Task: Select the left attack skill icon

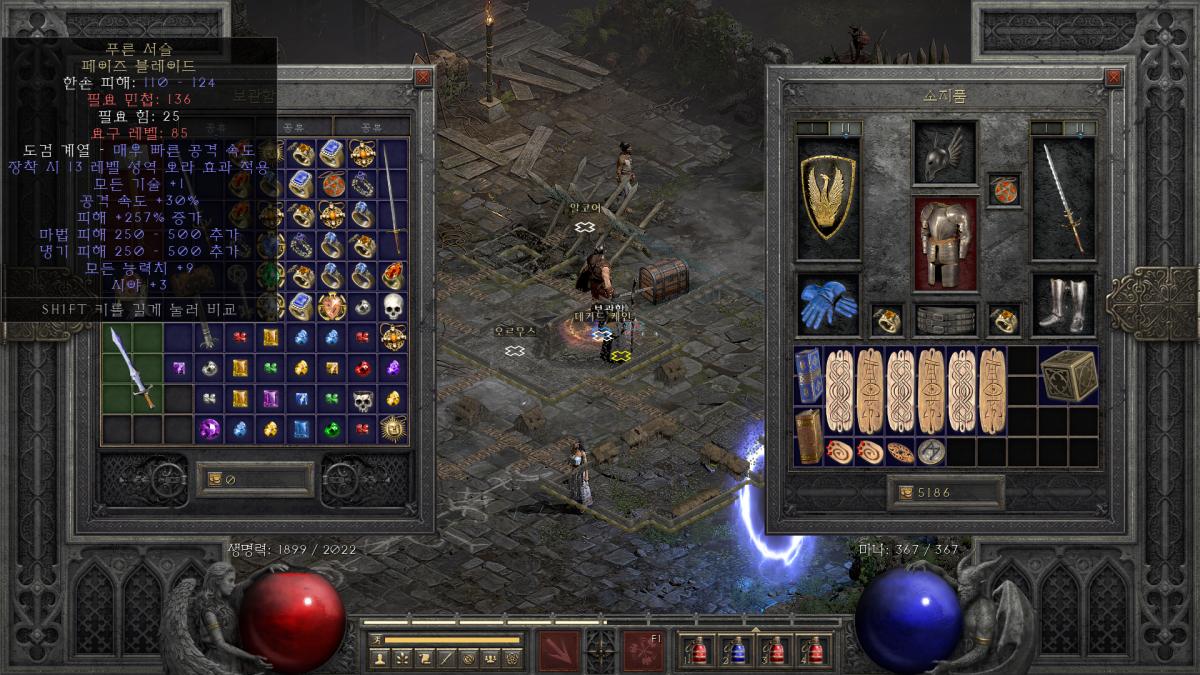Action: click(559, 650)
